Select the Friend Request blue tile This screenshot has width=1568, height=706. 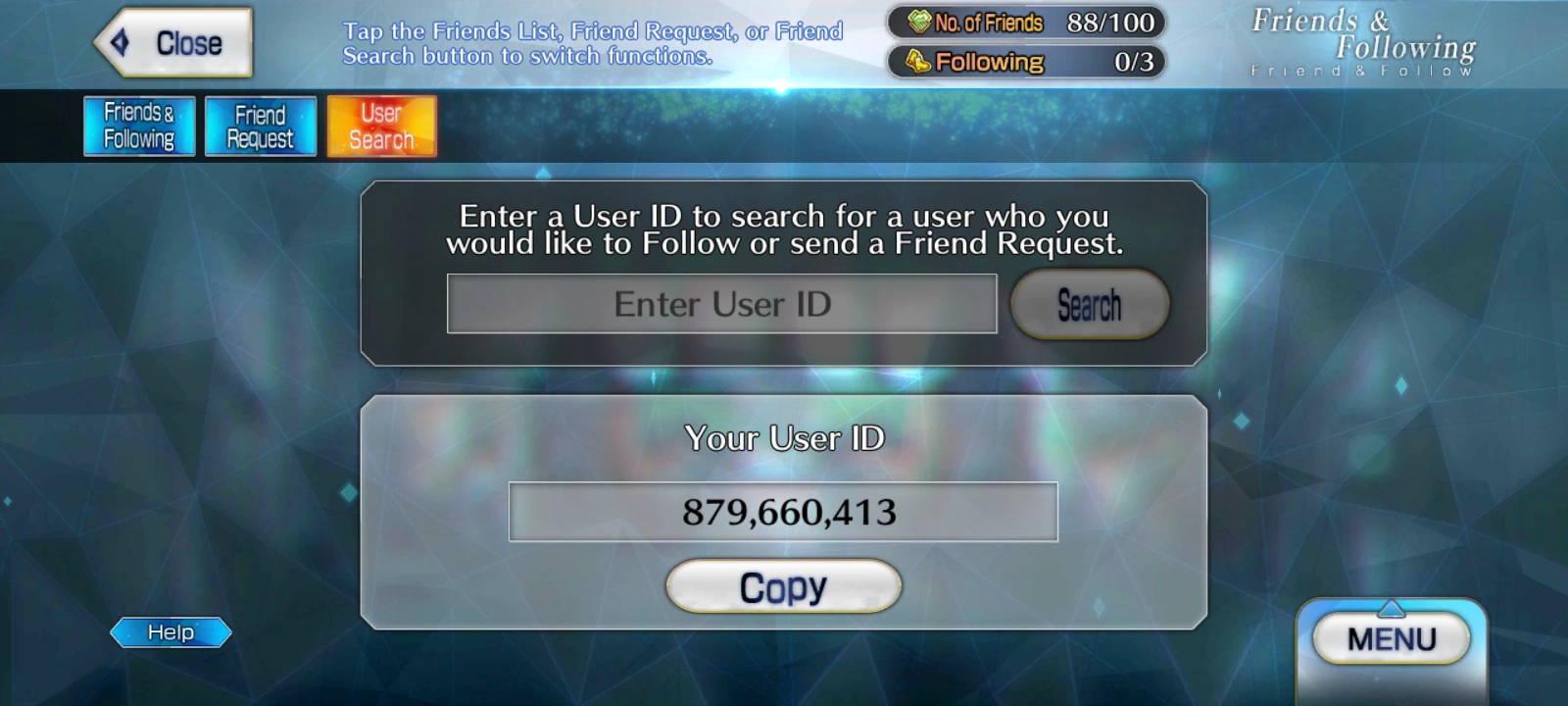[260, 126]
